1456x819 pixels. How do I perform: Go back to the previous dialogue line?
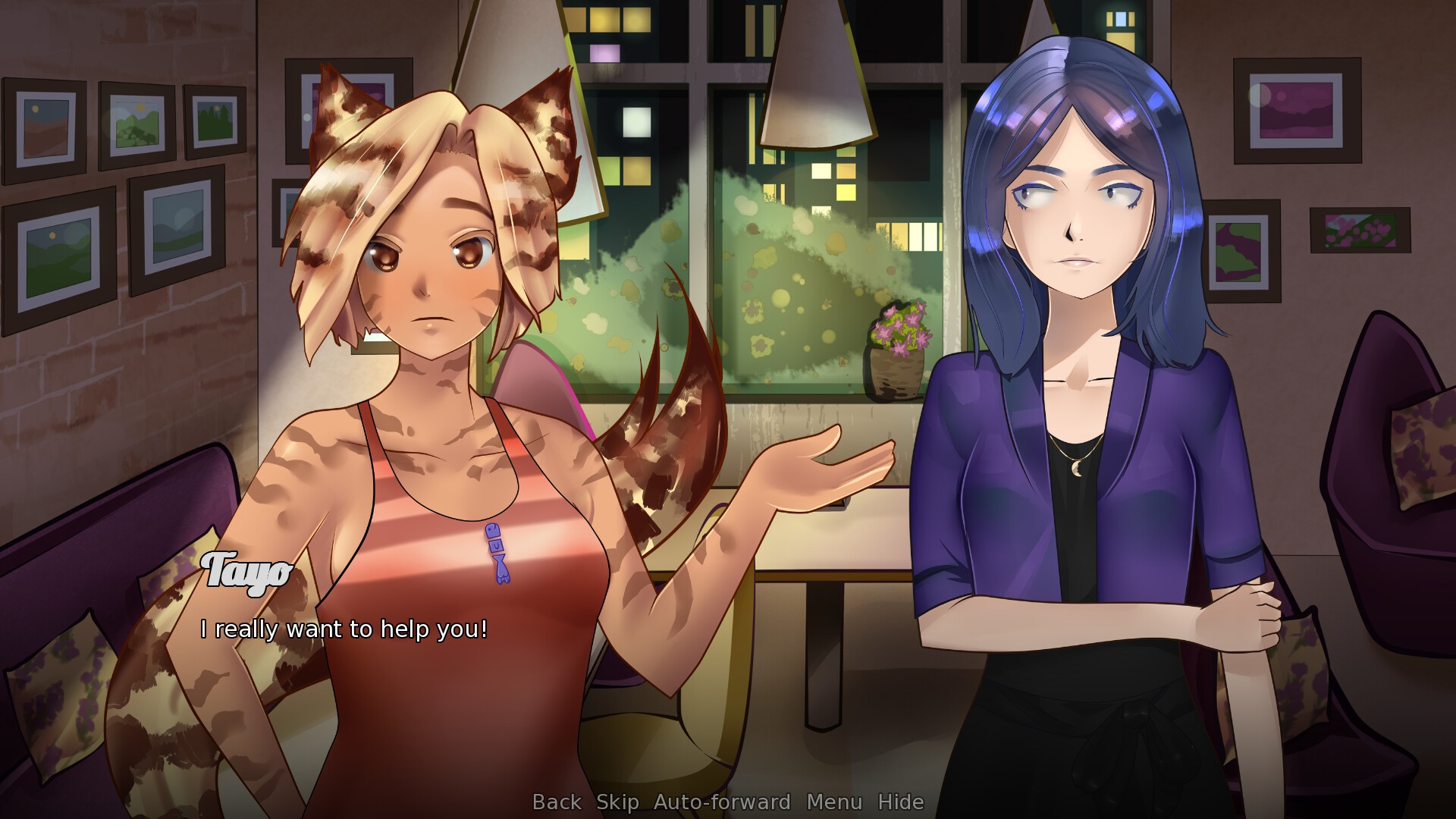coord(557,802)
